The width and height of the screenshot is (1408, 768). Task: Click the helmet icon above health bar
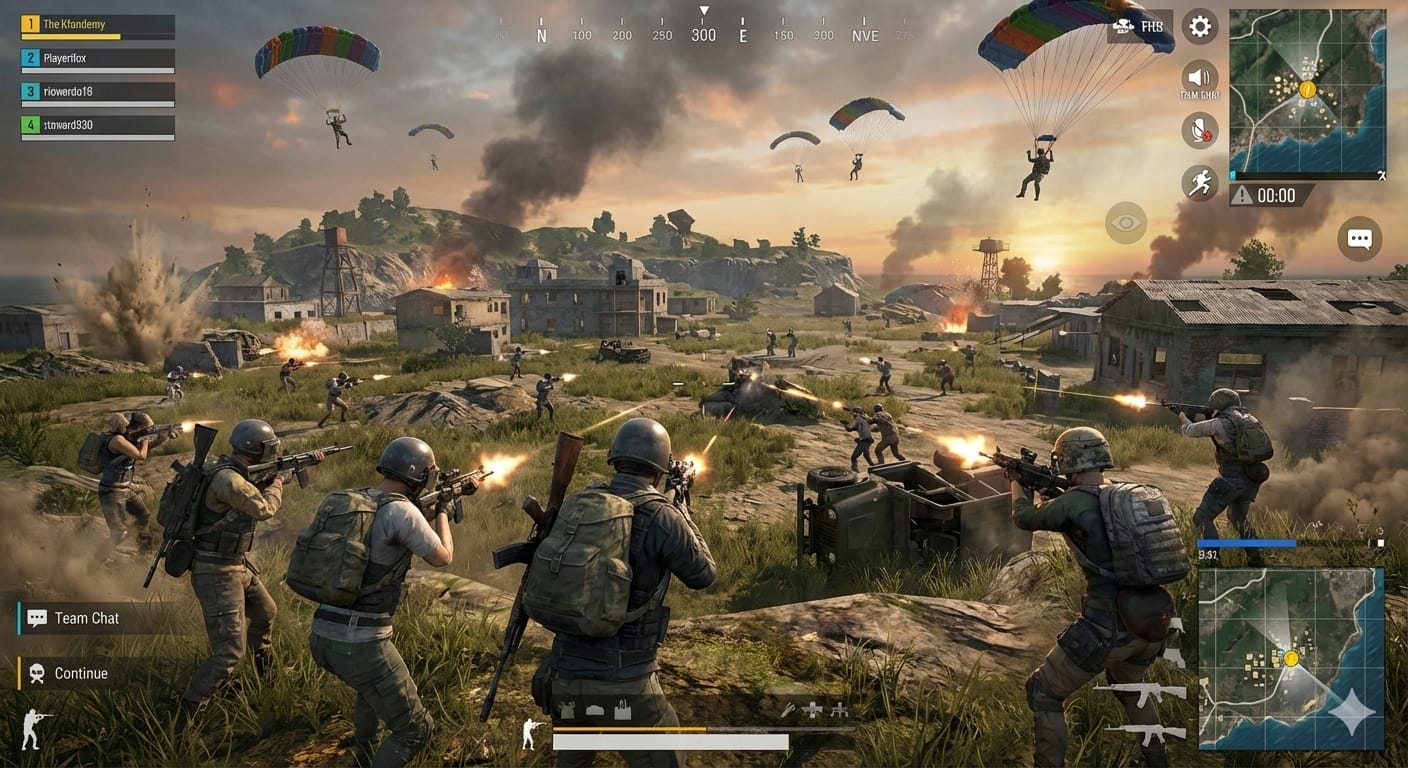pyautogui.click(x=594, y=710)
